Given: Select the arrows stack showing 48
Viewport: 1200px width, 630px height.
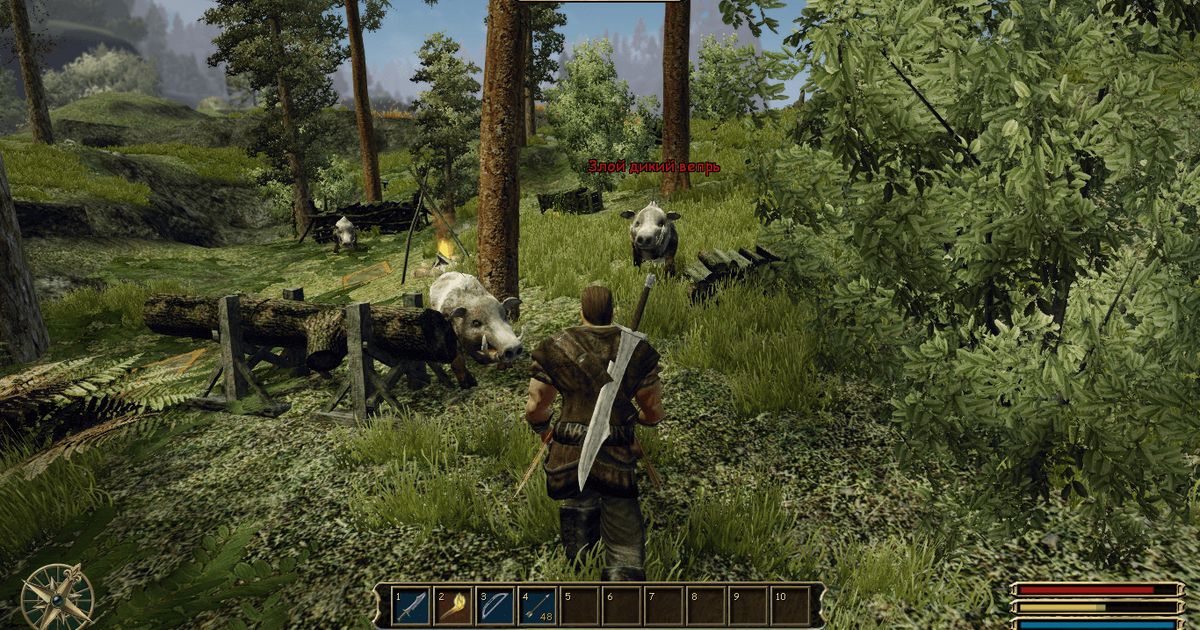Looking at the screenshot, I should pos(537,606).
